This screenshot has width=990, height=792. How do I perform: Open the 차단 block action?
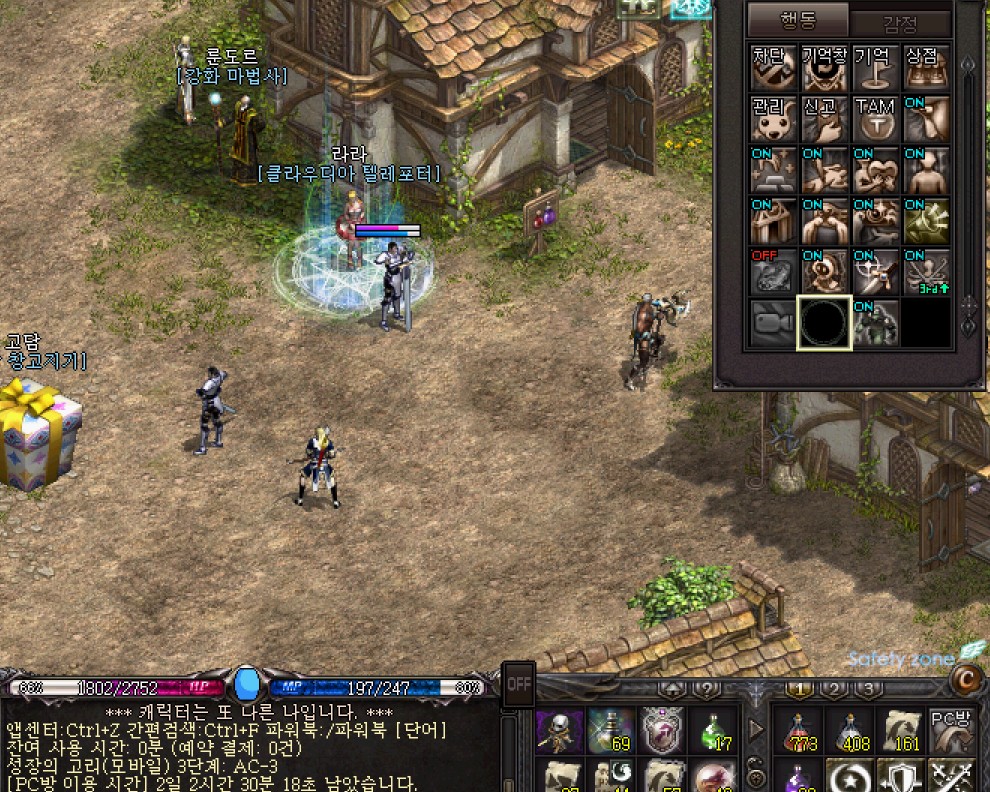[774, 67]
